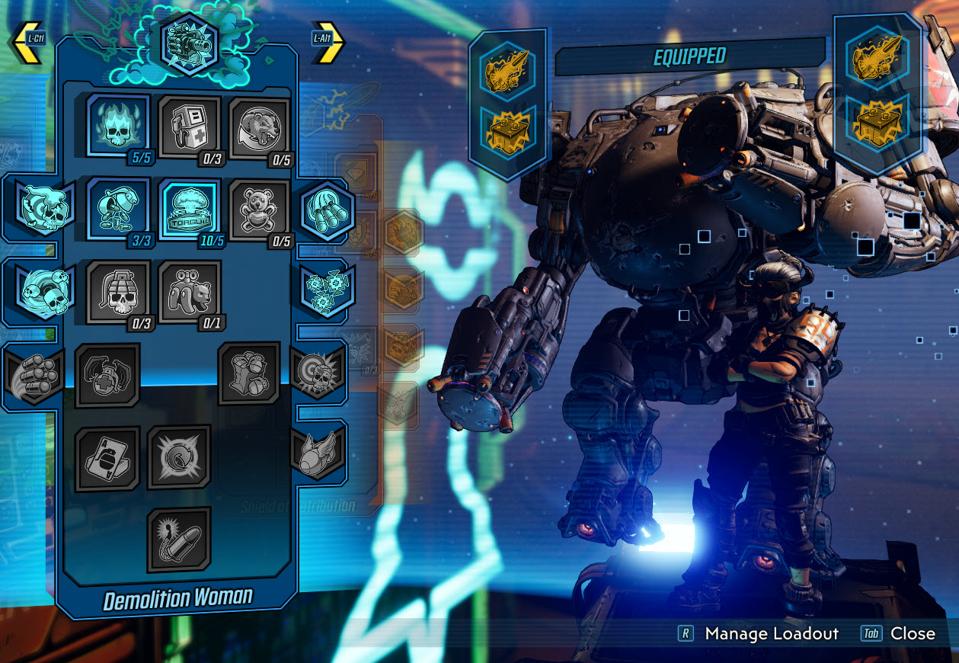The image size is (959, 663).
Task: Click the Torgue mushroom cloud skill
Action: (189, 209)
